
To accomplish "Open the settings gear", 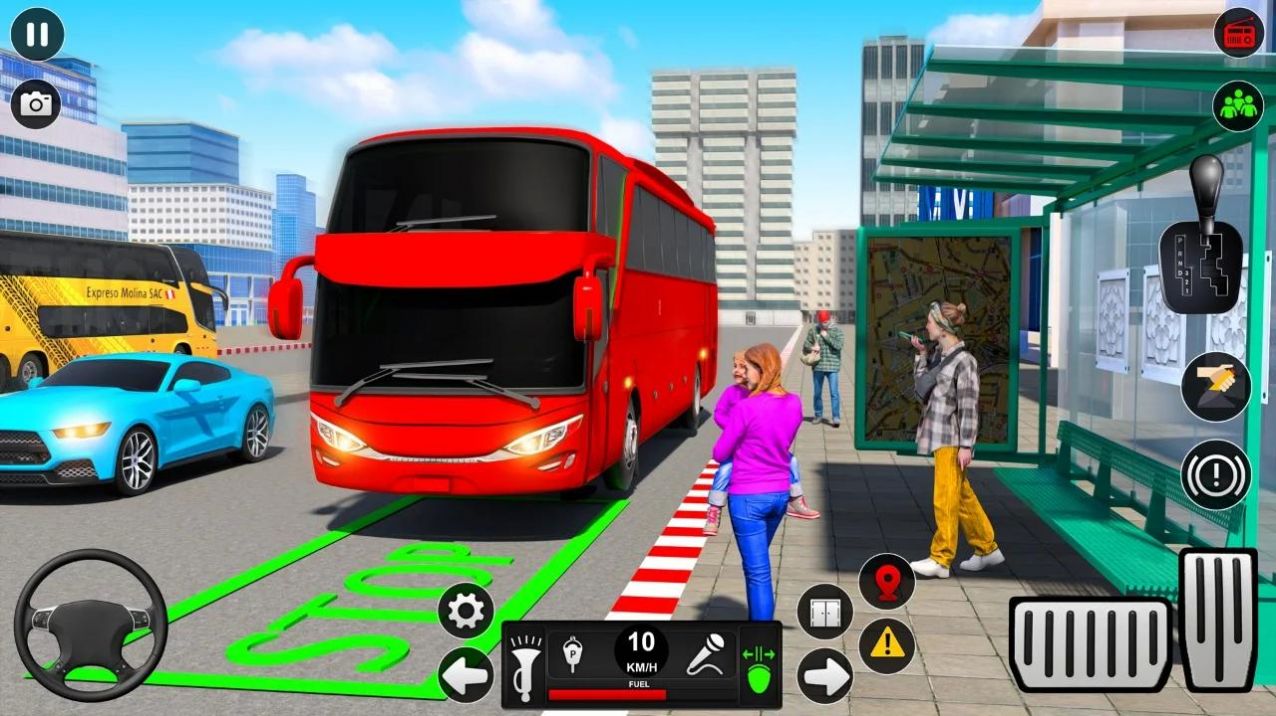I will click(466, 610).
